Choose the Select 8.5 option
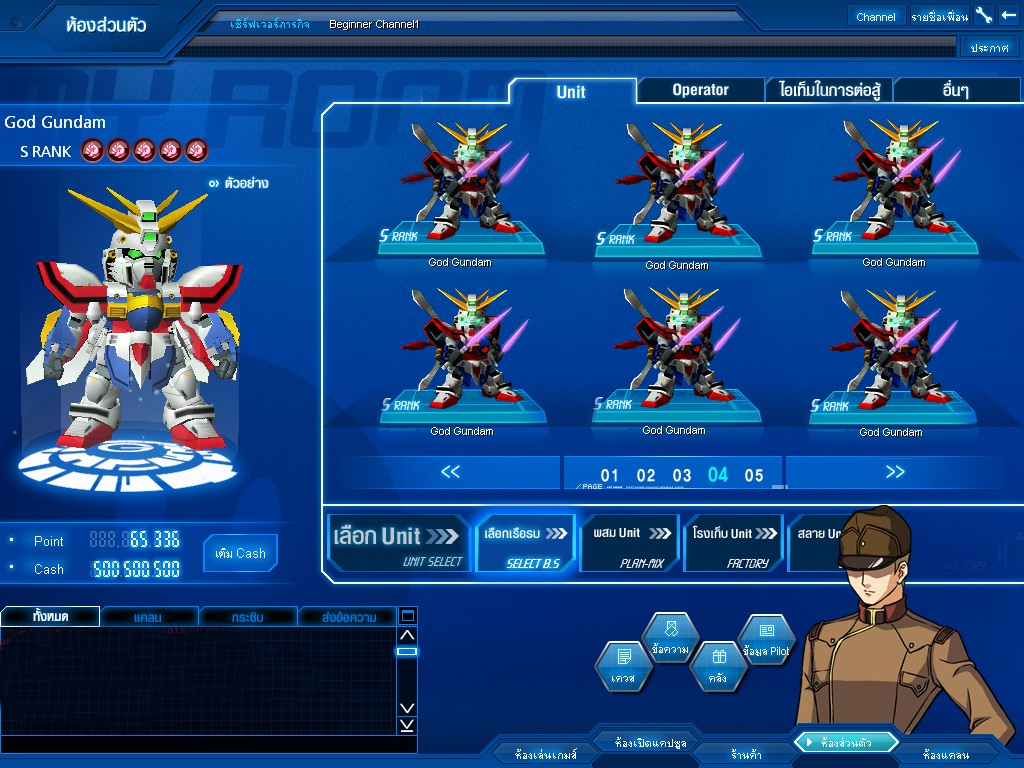This screenshot has width=1024, height=768. coord(526,543)
